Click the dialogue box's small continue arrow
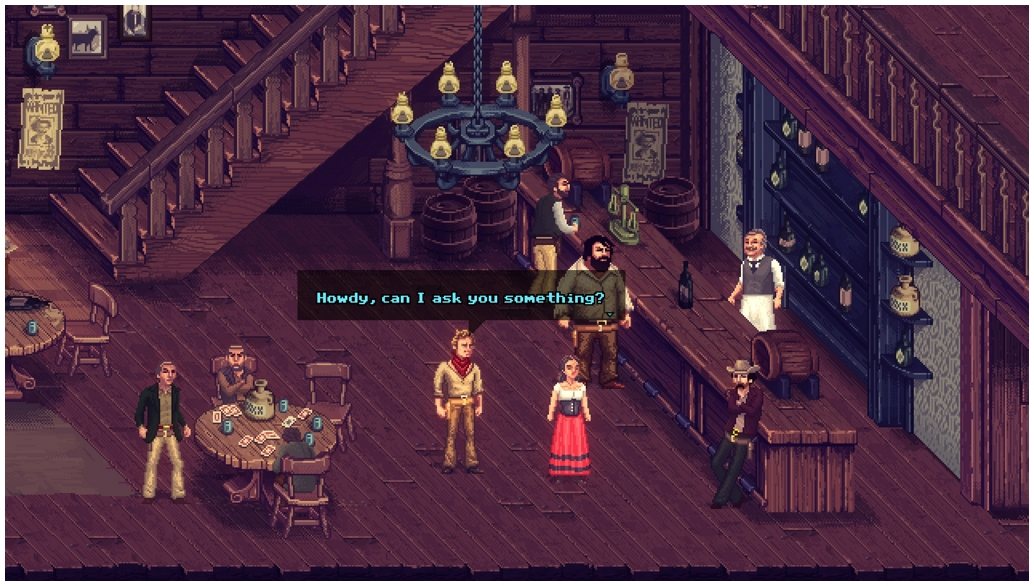 [609, 314]
